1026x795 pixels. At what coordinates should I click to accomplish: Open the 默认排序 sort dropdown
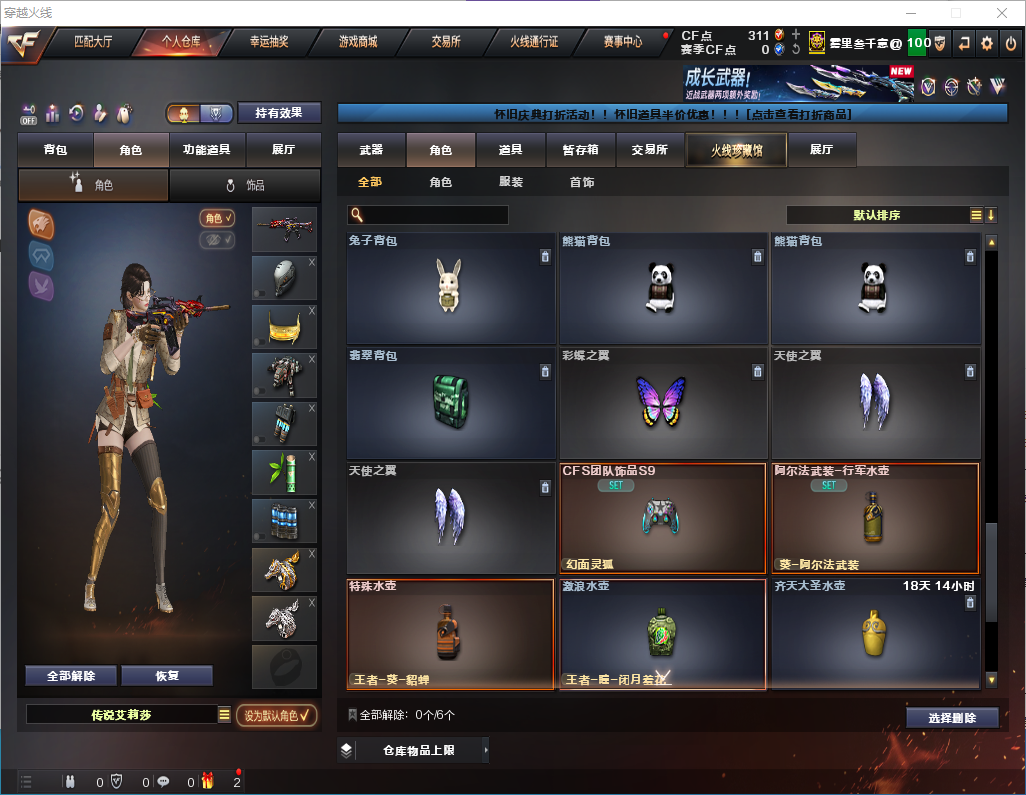[876, 215]
